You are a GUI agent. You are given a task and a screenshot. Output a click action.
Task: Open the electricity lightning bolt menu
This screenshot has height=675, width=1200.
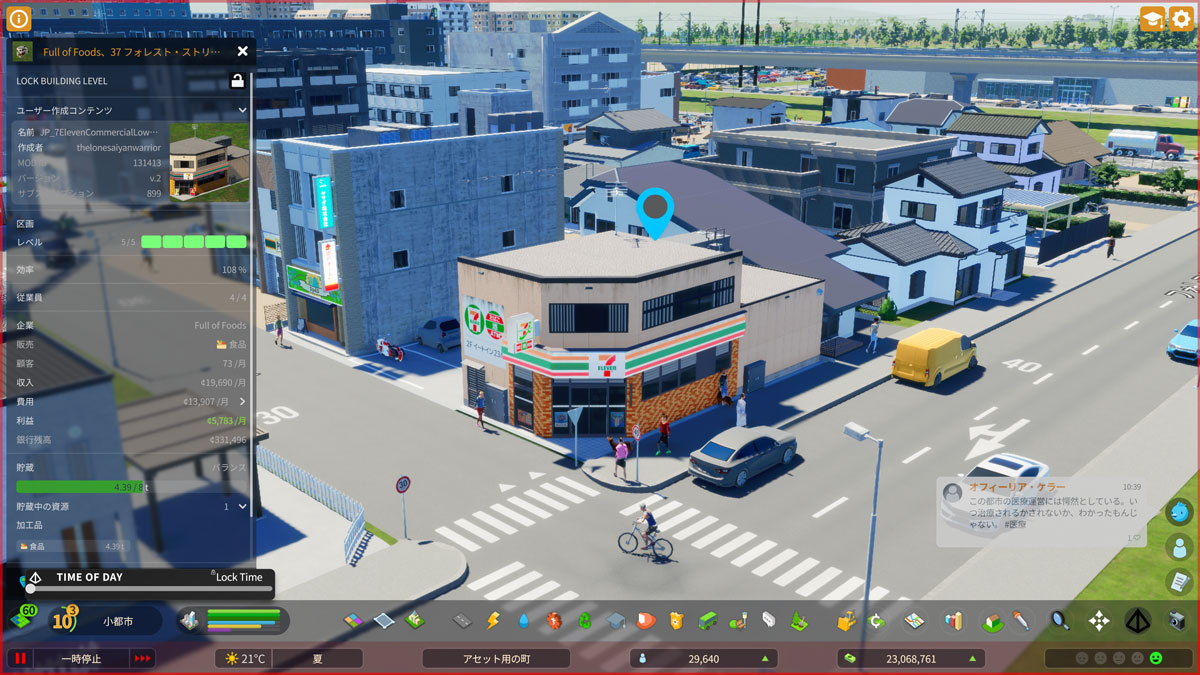coord(492,621)
